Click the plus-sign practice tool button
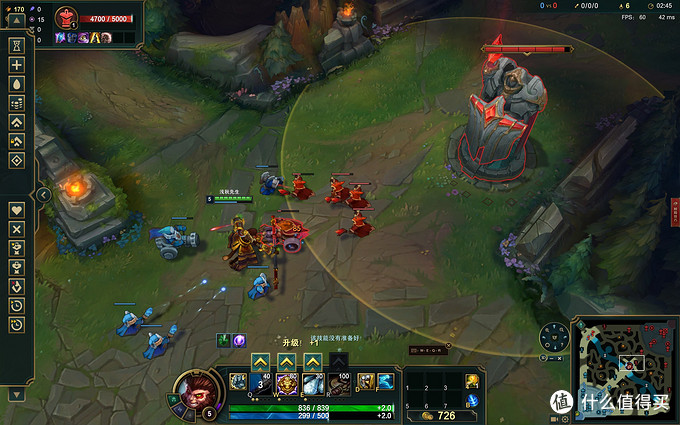680x425 pixels. [x=16, y=64]
